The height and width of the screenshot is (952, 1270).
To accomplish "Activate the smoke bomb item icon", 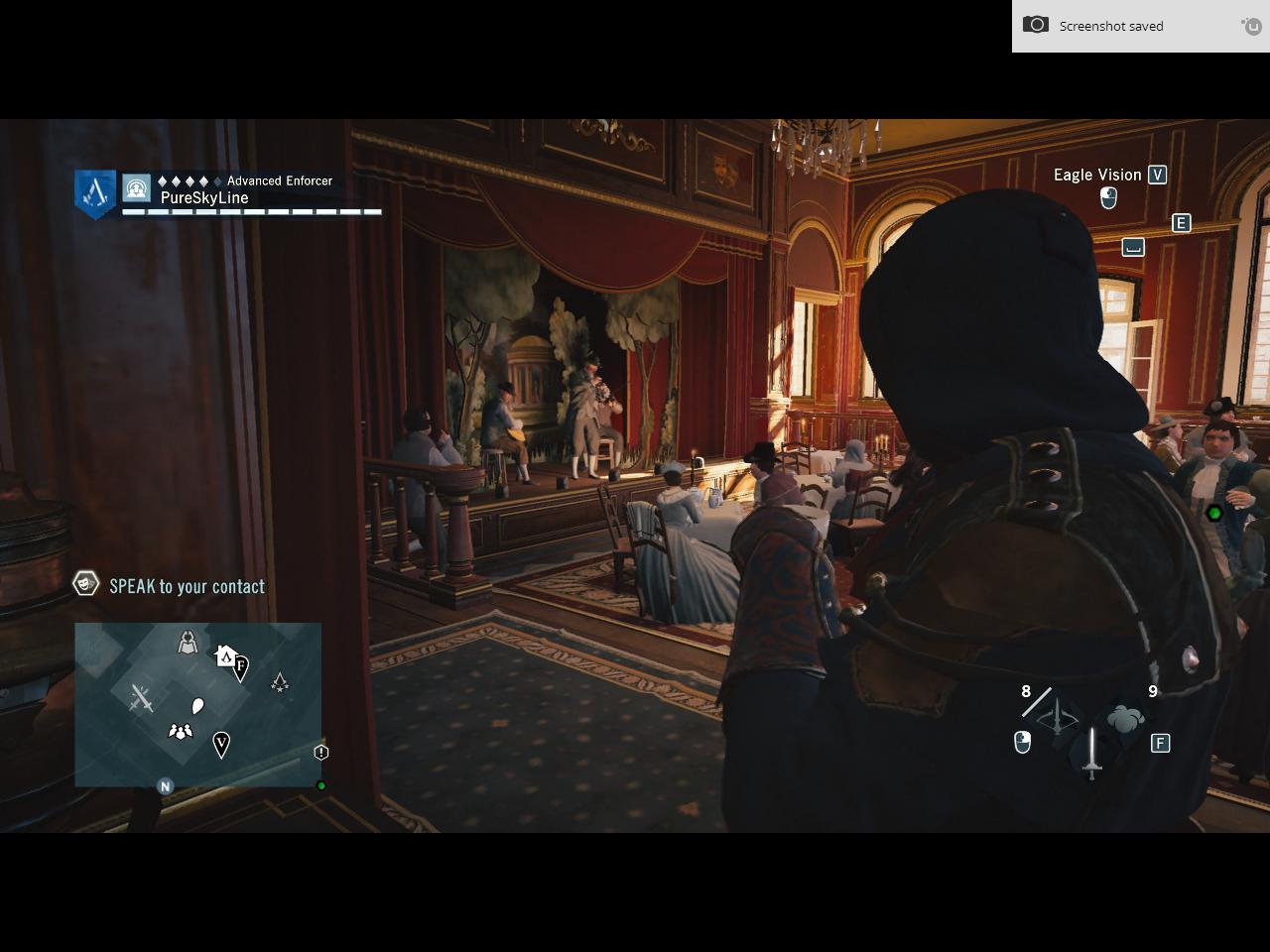I will coord(1124,719).
